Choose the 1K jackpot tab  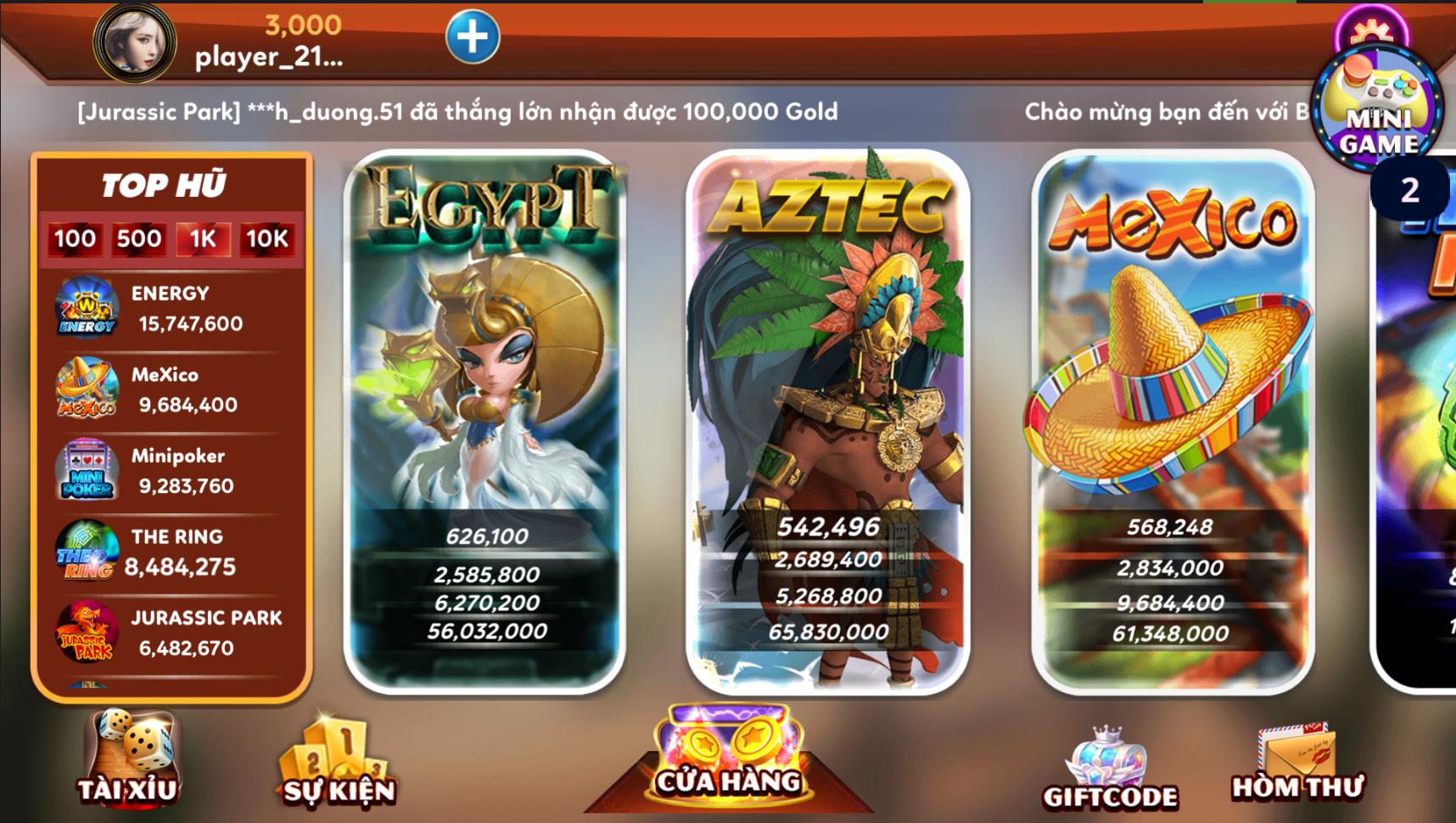coord(203,239)
